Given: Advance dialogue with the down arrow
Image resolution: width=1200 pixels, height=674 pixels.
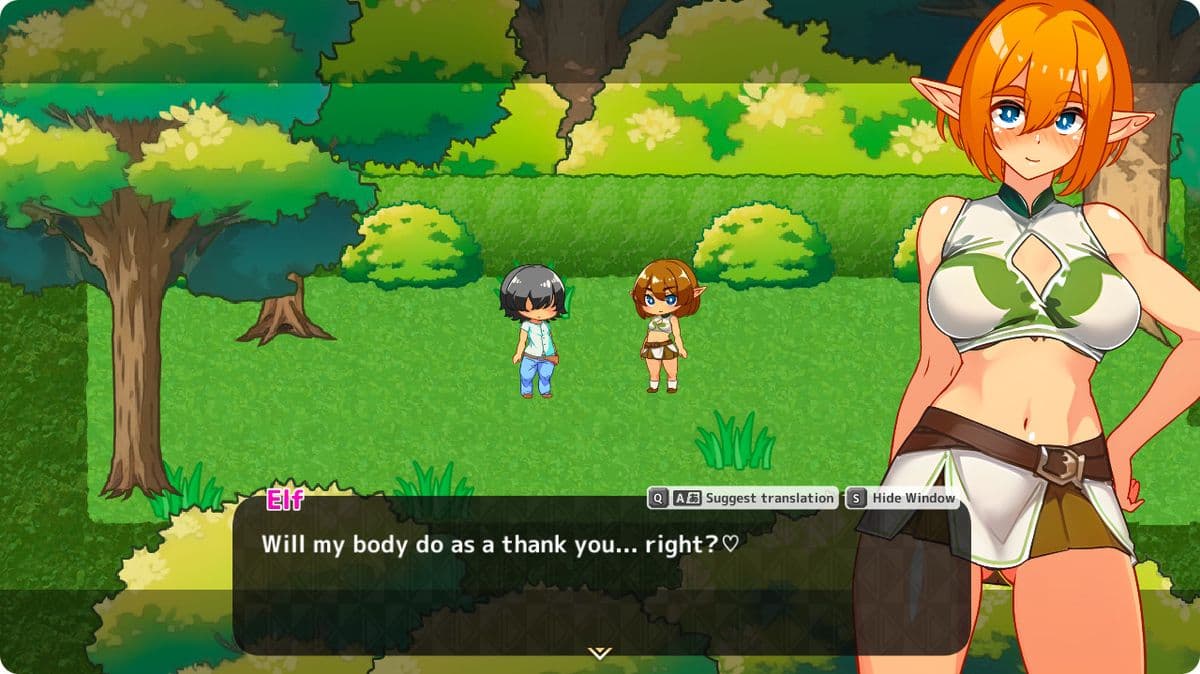Looking at the screenshot, I should [x=599, y=653].
